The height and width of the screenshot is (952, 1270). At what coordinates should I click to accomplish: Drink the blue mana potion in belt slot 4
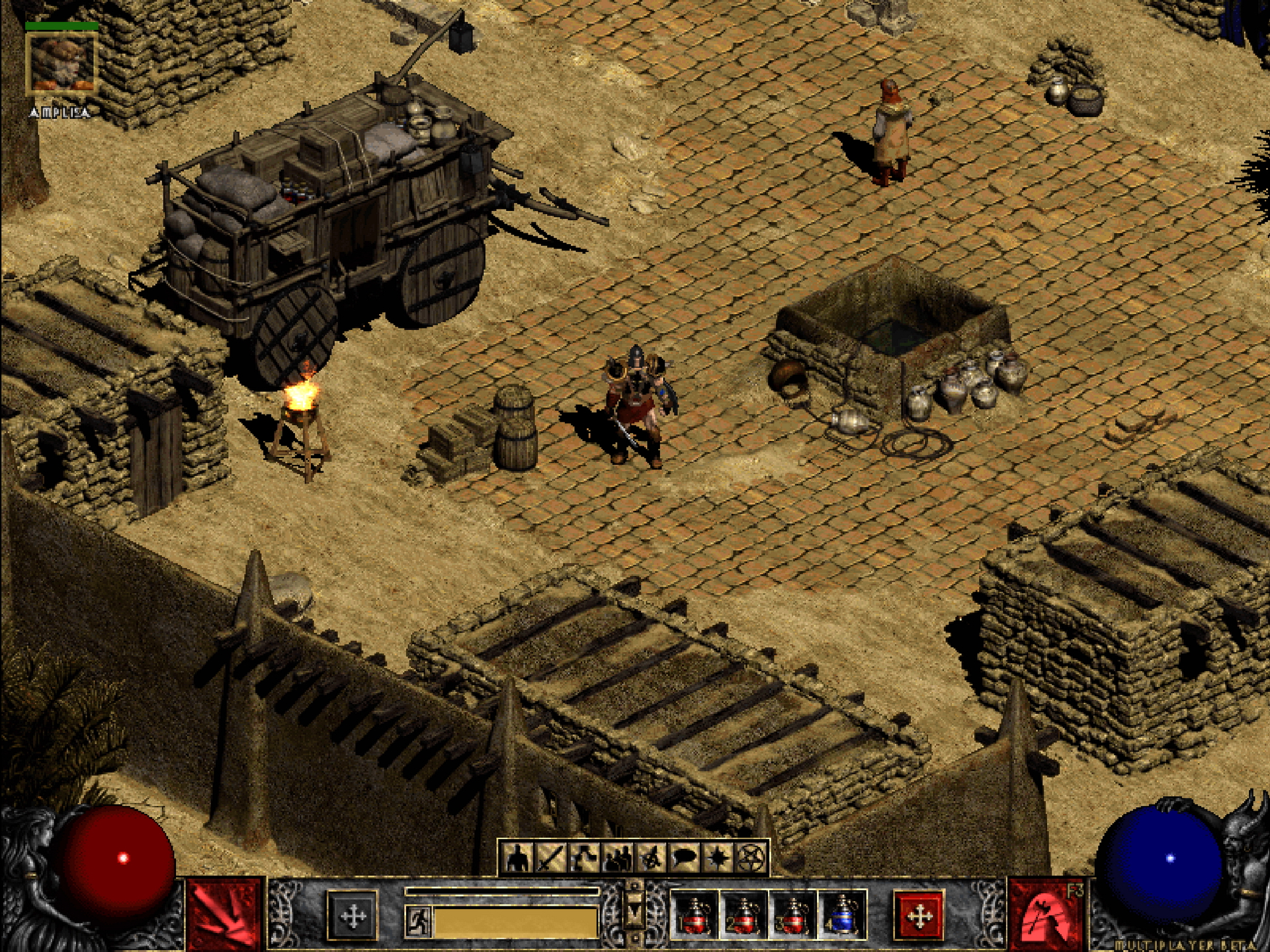(x=842, y=916)
